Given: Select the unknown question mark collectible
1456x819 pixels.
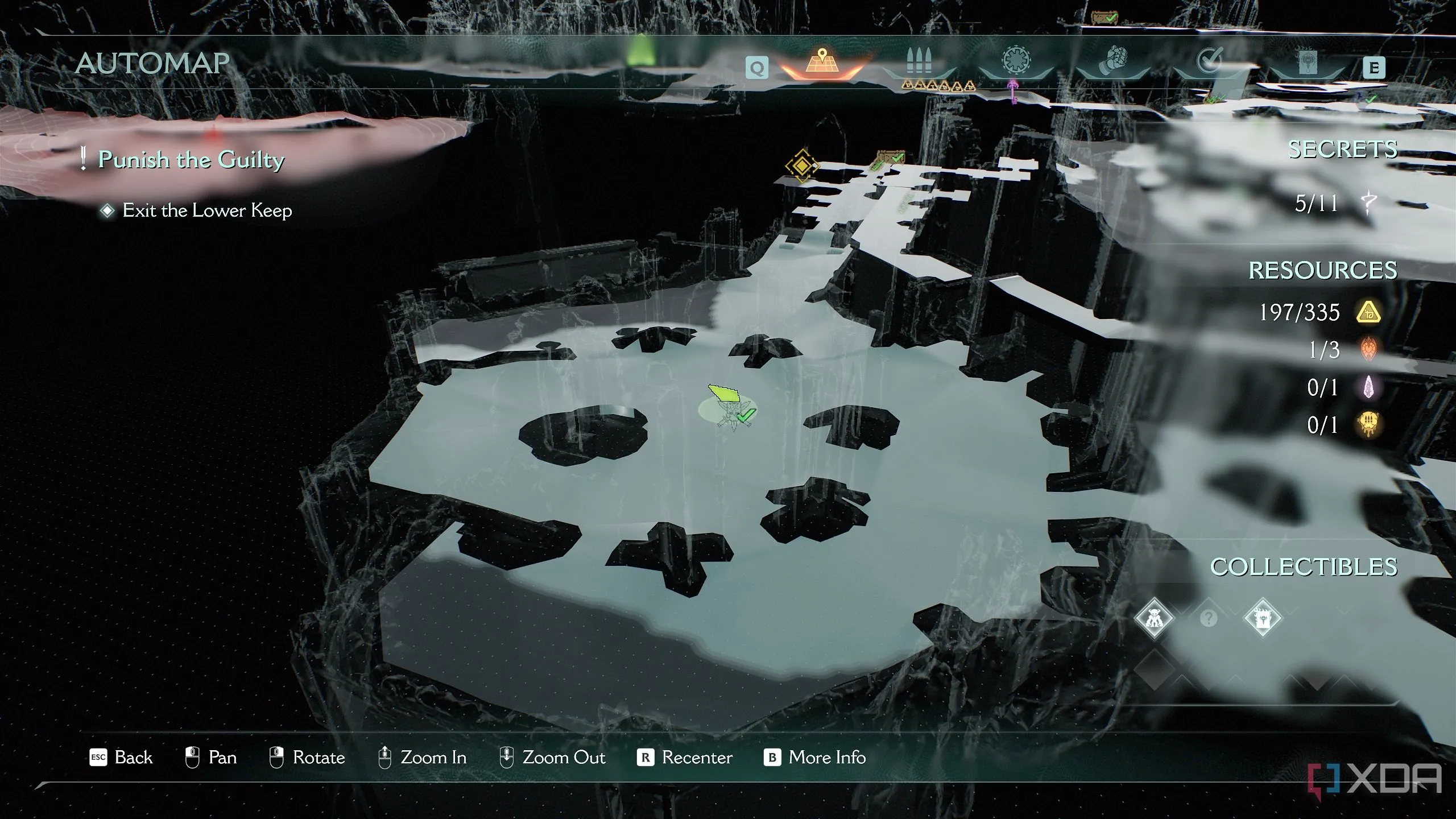Looking at the screenshot, I should click(x=1208, y=618).
